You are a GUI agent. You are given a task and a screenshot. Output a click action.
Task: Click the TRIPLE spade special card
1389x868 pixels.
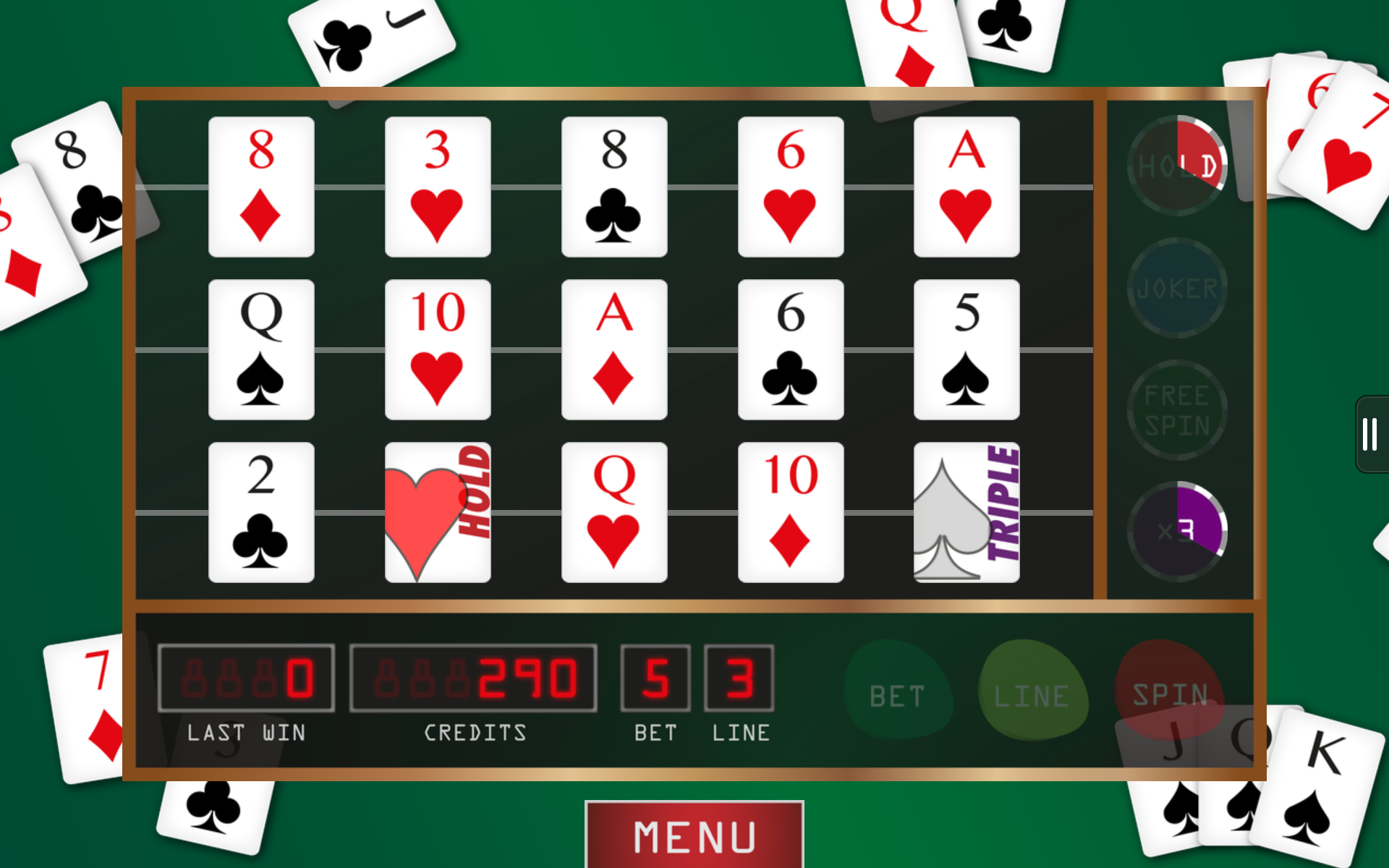[x=967, y=511]
